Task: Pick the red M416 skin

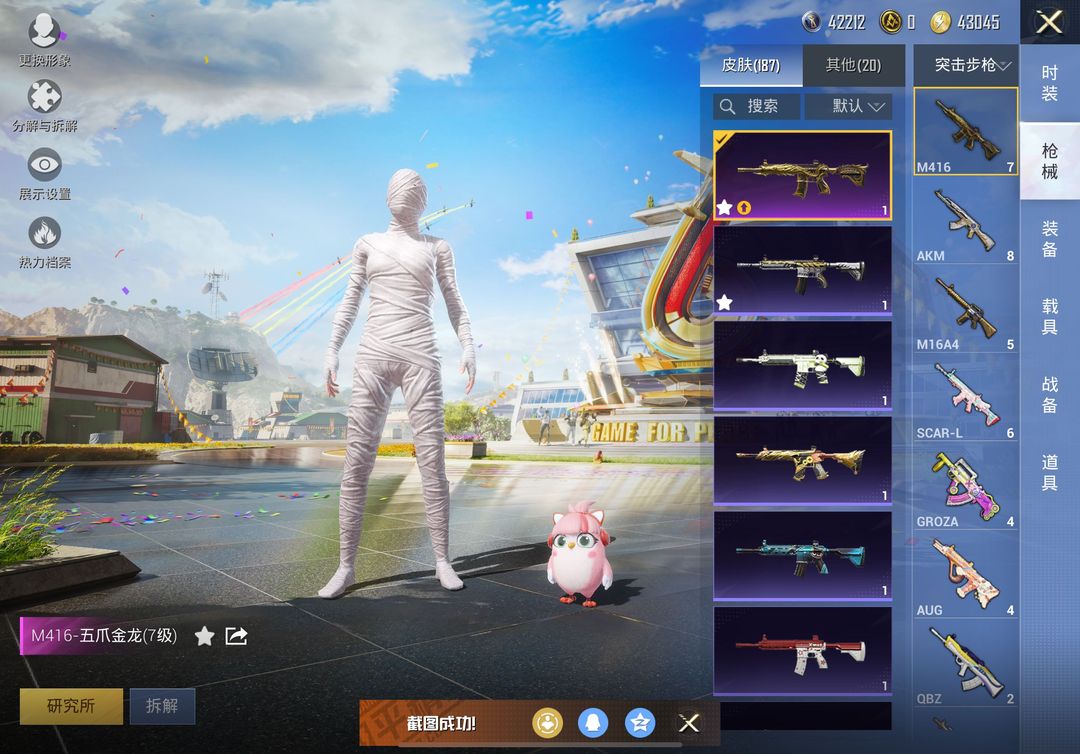Action: 802,650
